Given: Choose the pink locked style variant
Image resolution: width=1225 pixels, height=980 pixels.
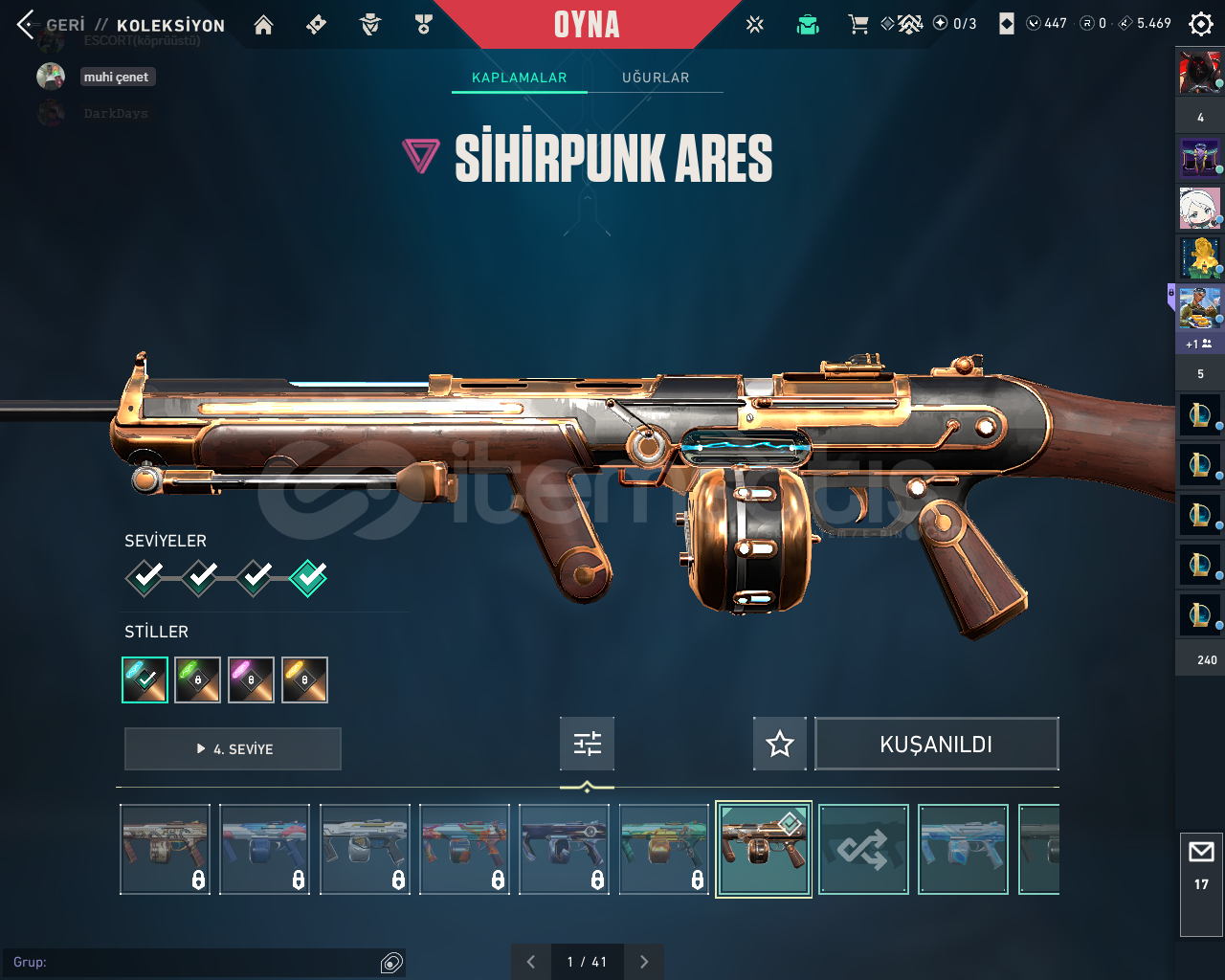Looking at the screenshot, I should point(252,679).
